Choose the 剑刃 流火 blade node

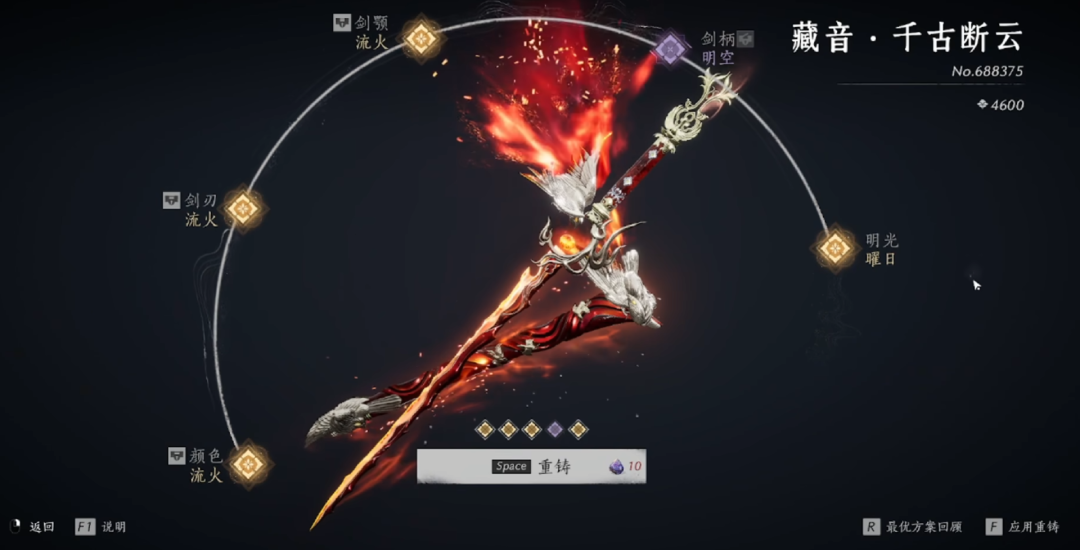(242, 209)
